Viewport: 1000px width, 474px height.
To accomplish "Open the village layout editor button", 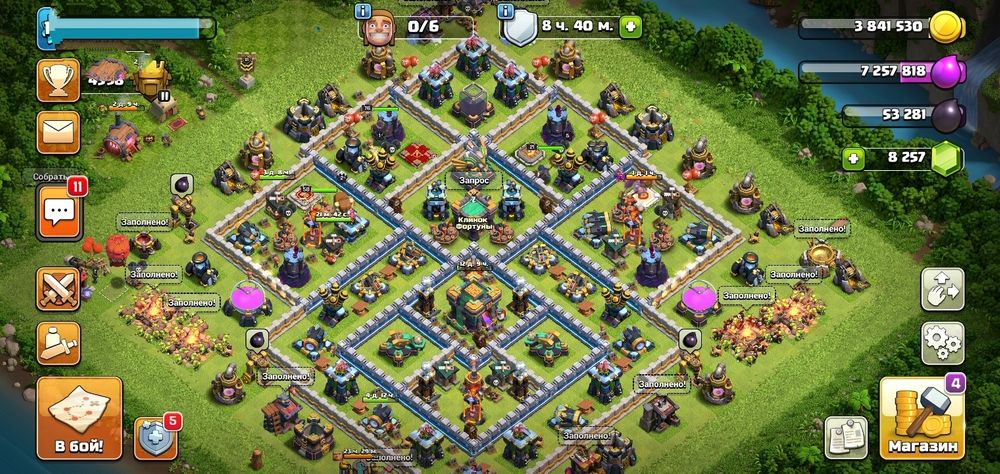I will [x=942, y=289].
